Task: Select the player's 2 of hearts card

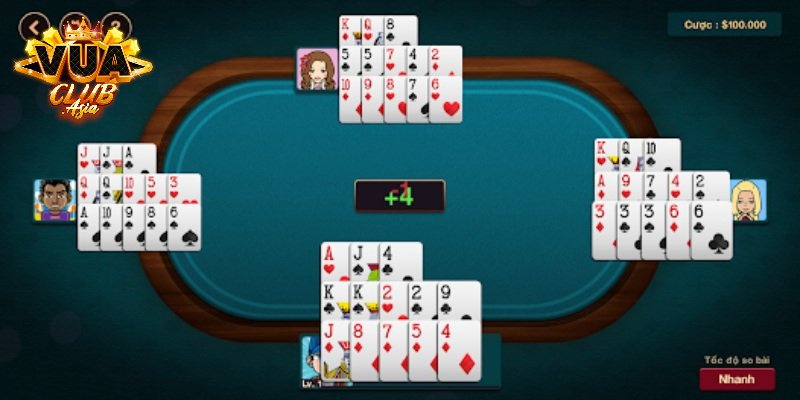Action: (x=392, y=299)
